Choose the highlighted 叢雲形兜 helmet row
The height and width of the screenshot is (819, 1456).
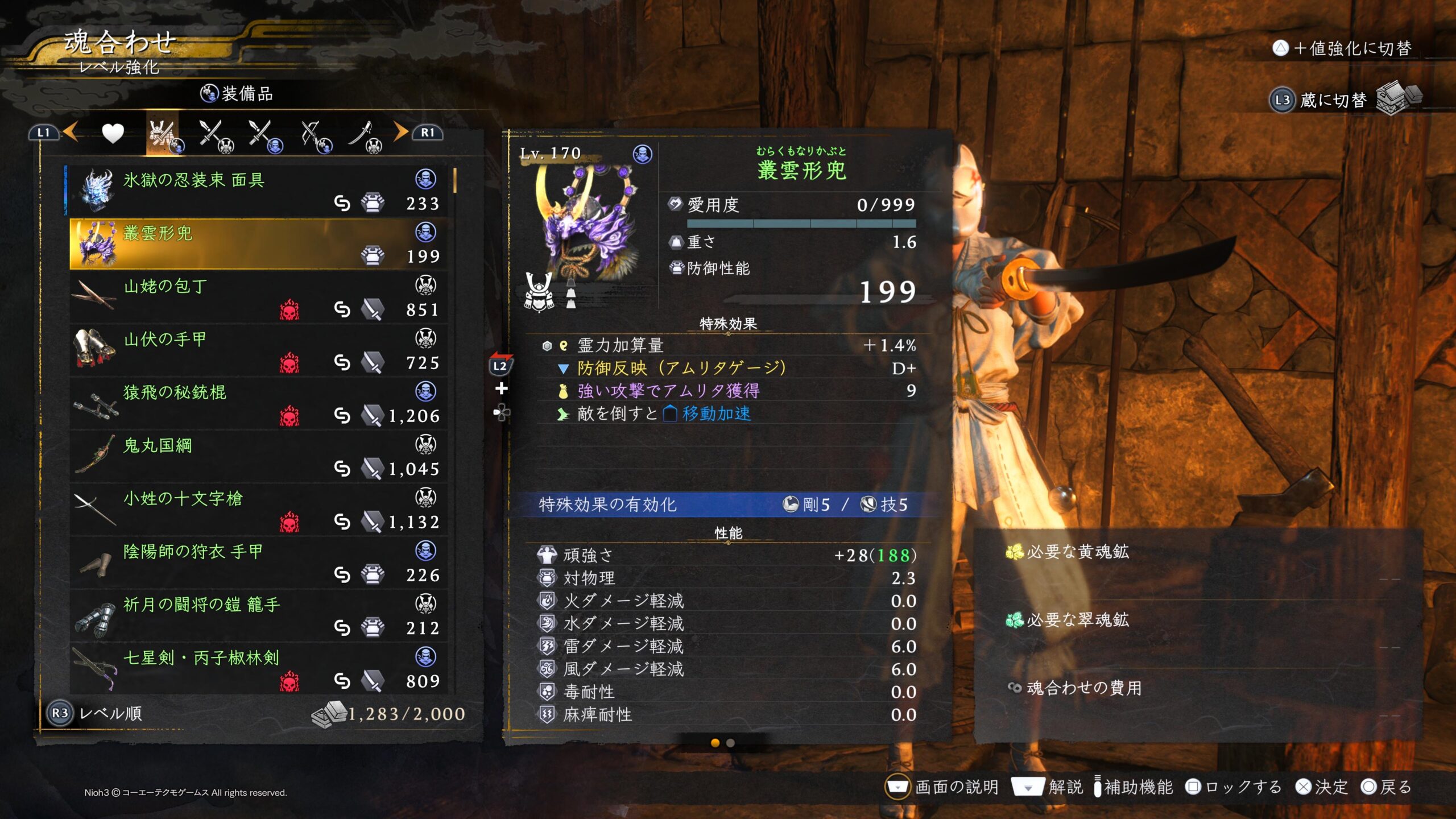[257, 243]
